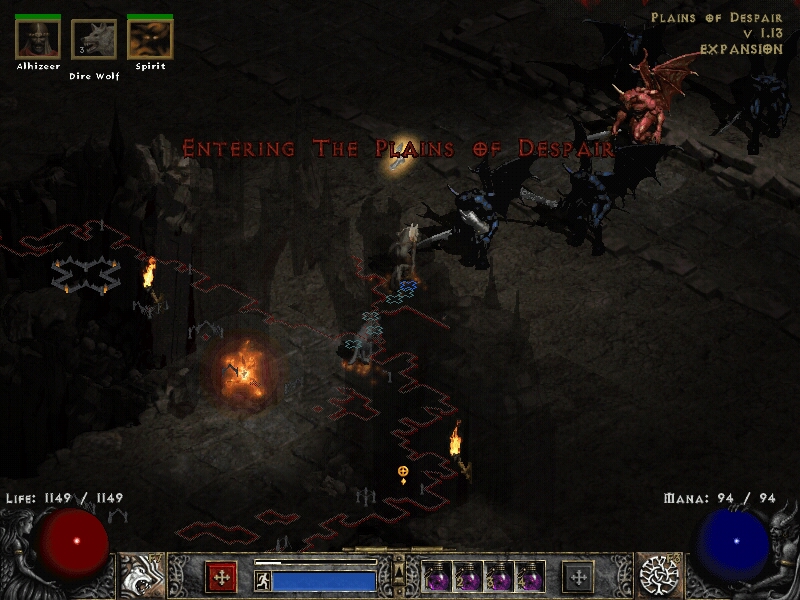Open the red new stat points button
800x600 pixels.
tap(221, 577)
